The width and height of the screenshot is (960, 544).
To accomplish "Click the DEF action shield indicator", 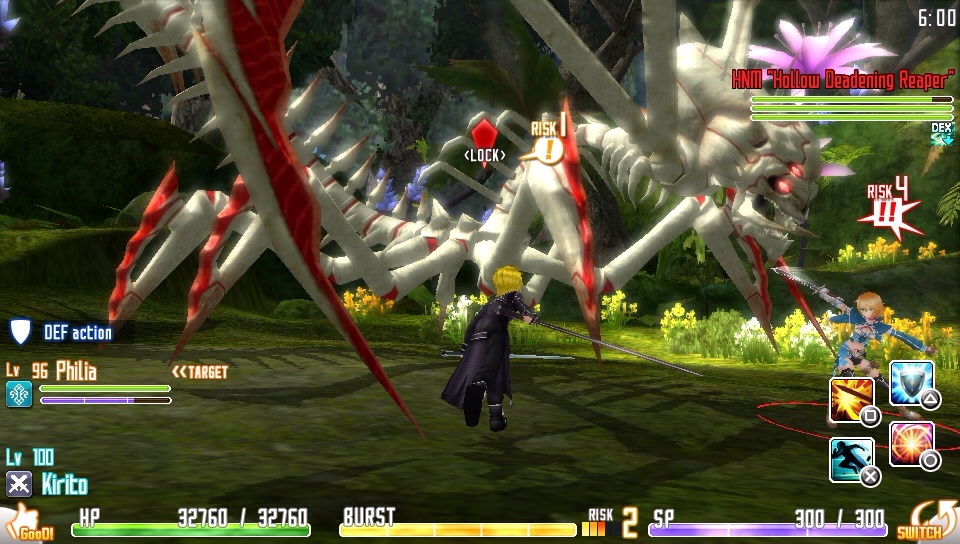I will [20, 332].
